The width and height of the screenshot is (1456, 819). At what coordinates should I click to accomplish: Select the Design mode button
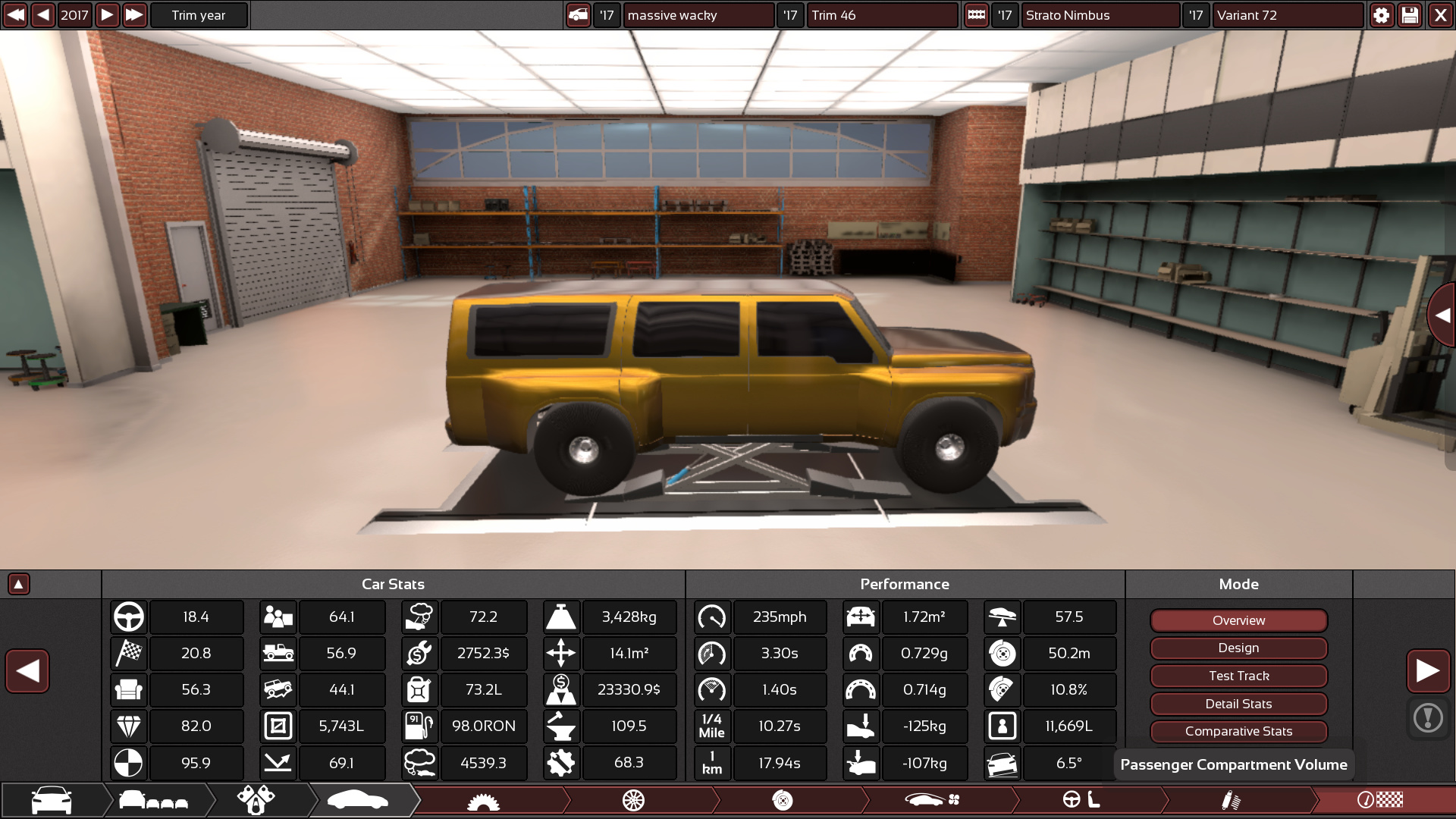point(1238,648)
